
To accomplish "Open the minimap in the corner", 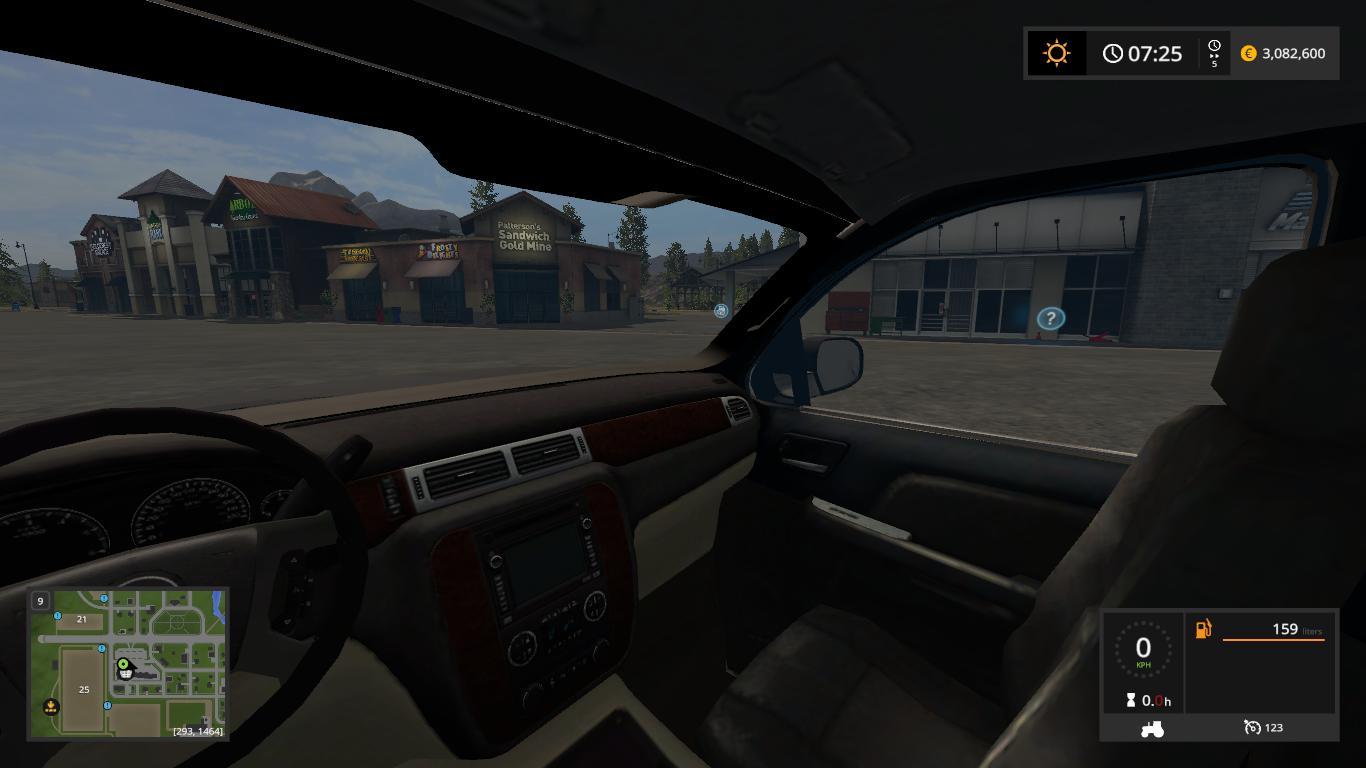I will click(x=128, y=663).
